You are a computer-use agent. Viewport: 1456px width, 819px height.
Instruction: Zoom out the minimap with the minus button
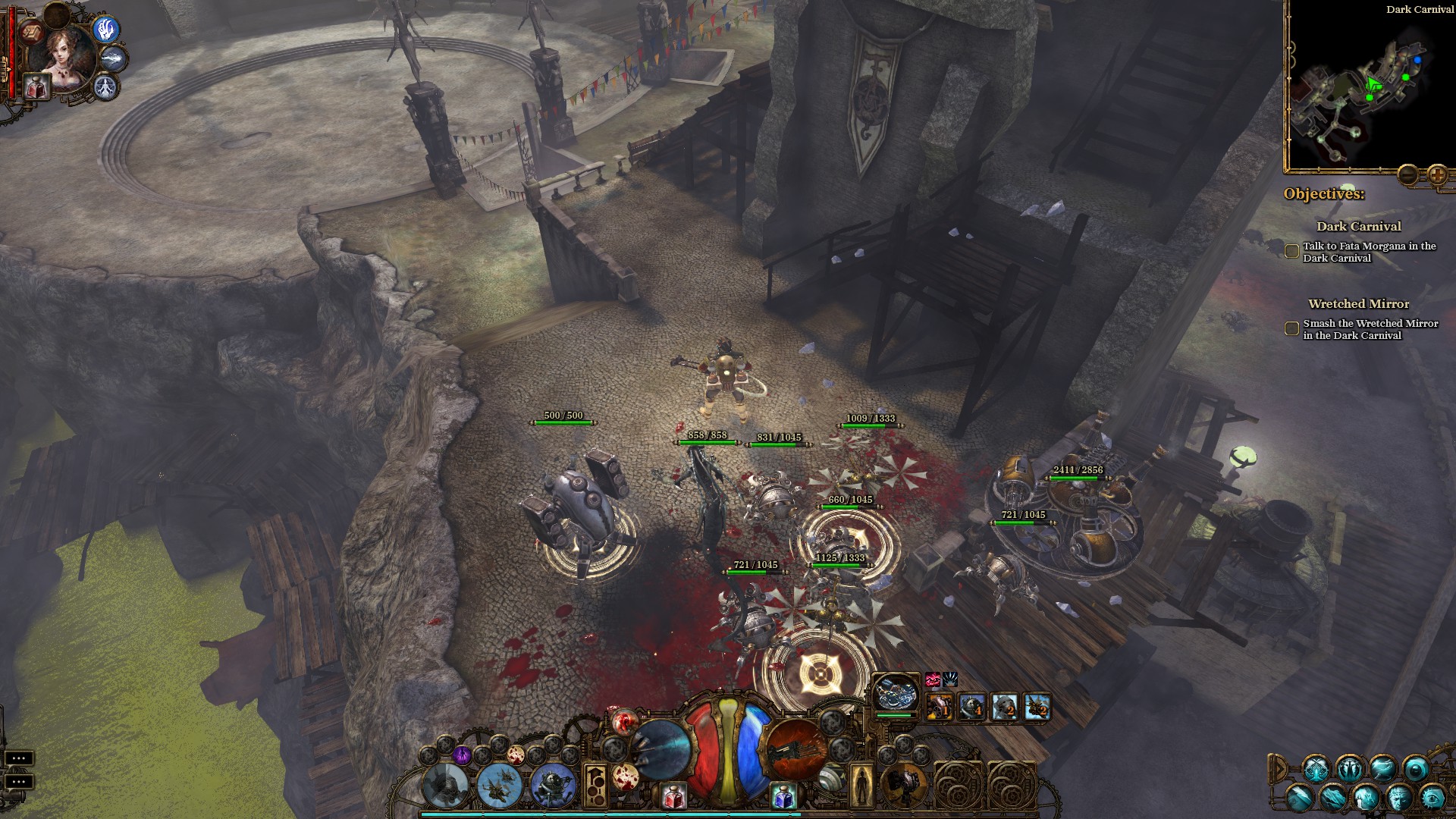(1408, 175)
